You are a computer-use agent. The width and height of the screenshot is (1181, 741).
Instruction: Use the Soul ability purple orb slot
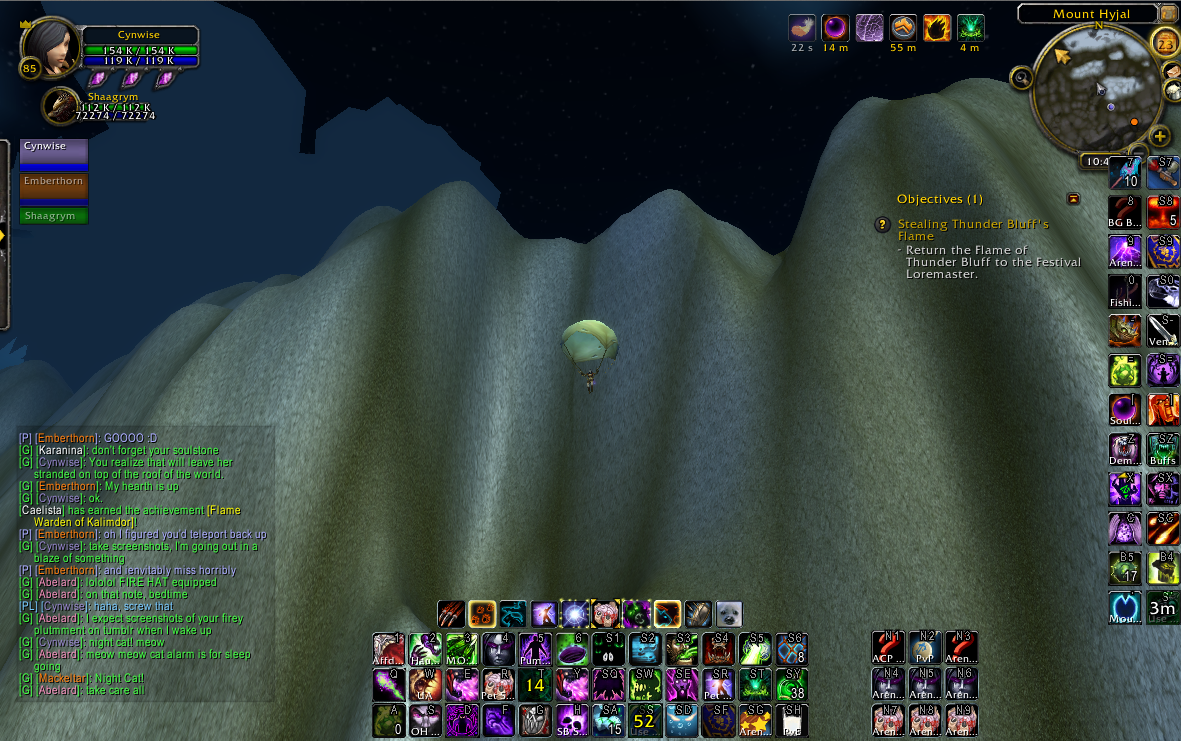point(1125,410)
